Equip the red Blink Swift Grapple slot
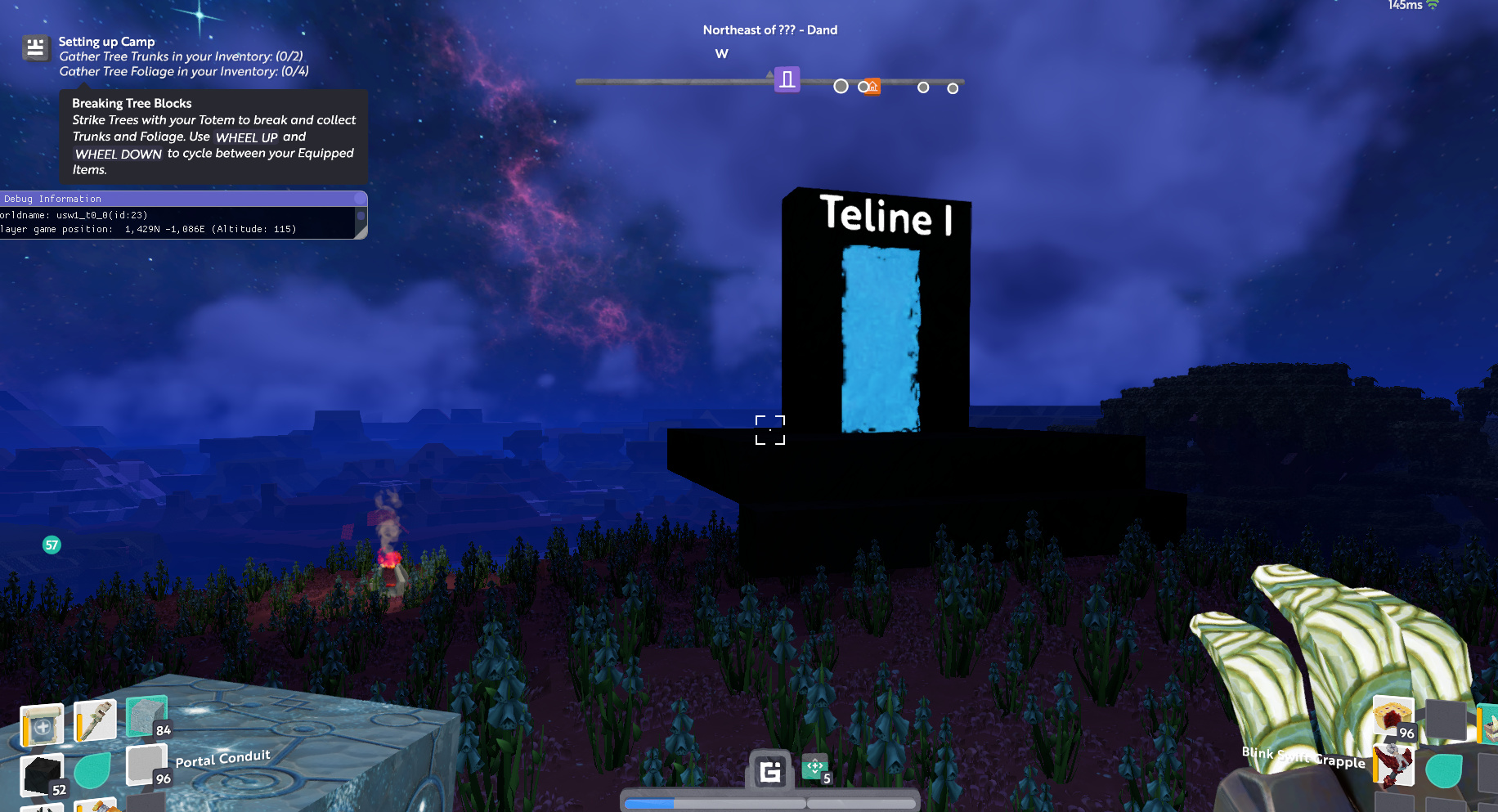1498x812 pixels. pyautogui.click(x=1394, y=765)
